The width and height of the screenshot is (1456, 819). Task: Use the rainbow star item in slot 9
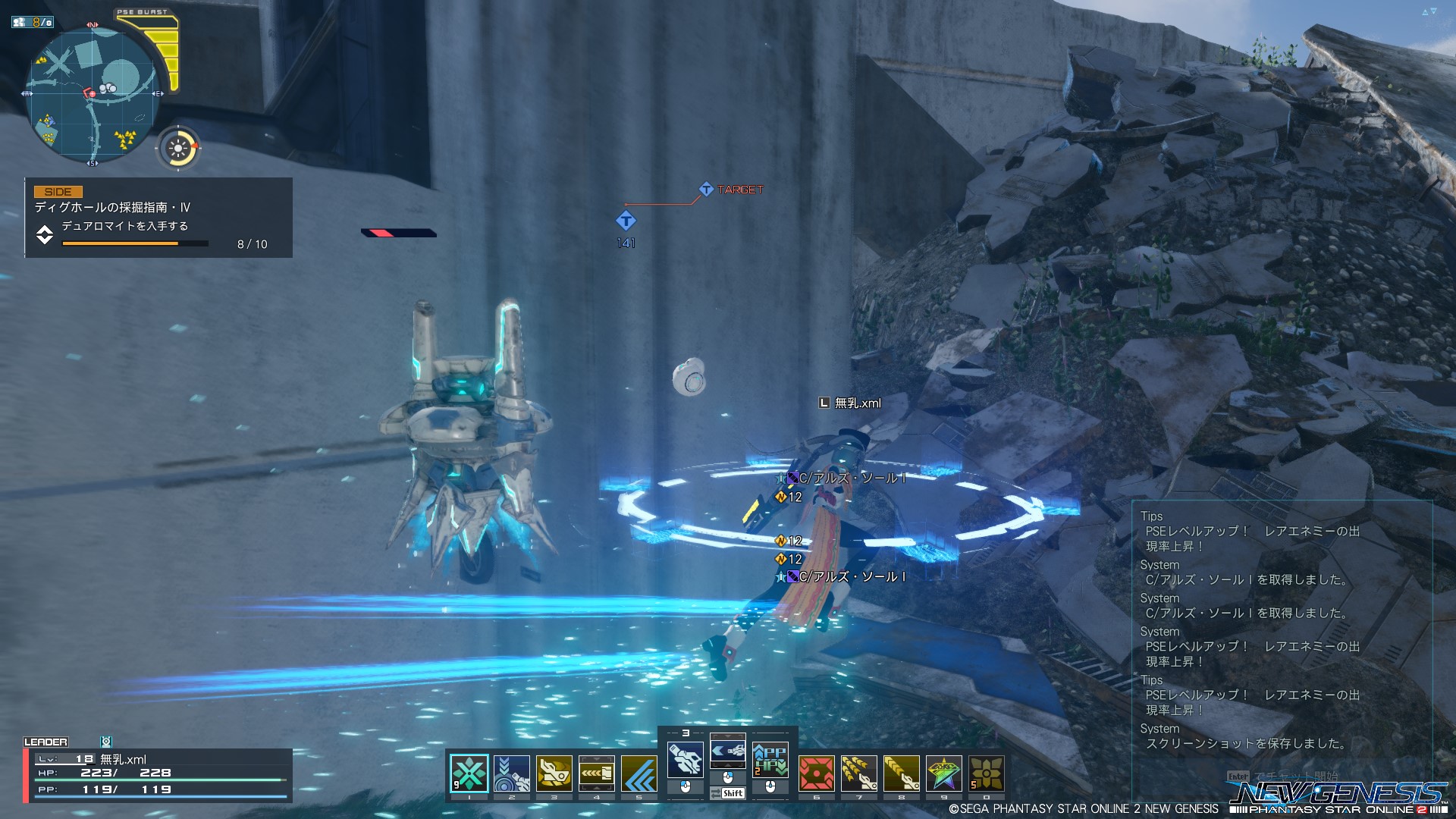pos(944,773)
